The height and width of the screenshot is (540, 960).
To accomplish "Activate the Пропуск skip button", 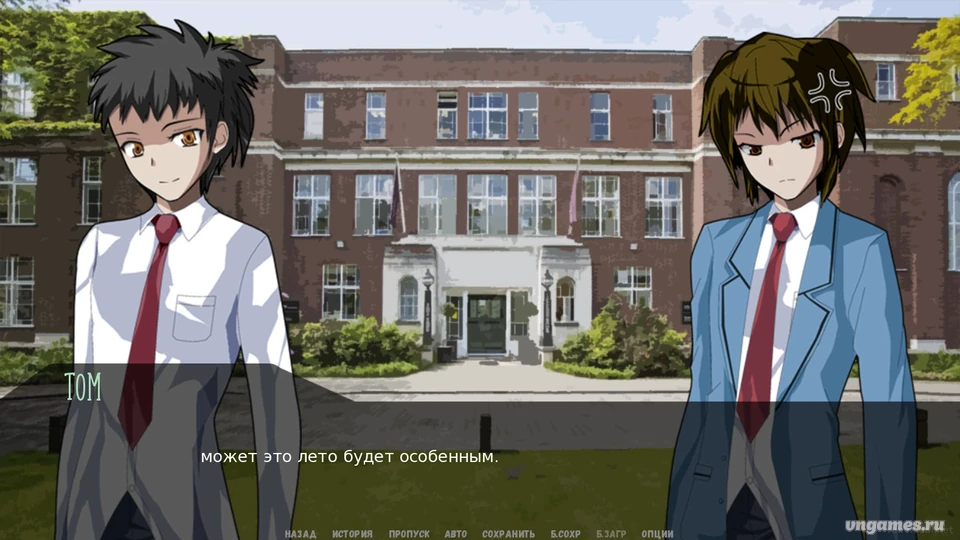I will tap(409, 534).
